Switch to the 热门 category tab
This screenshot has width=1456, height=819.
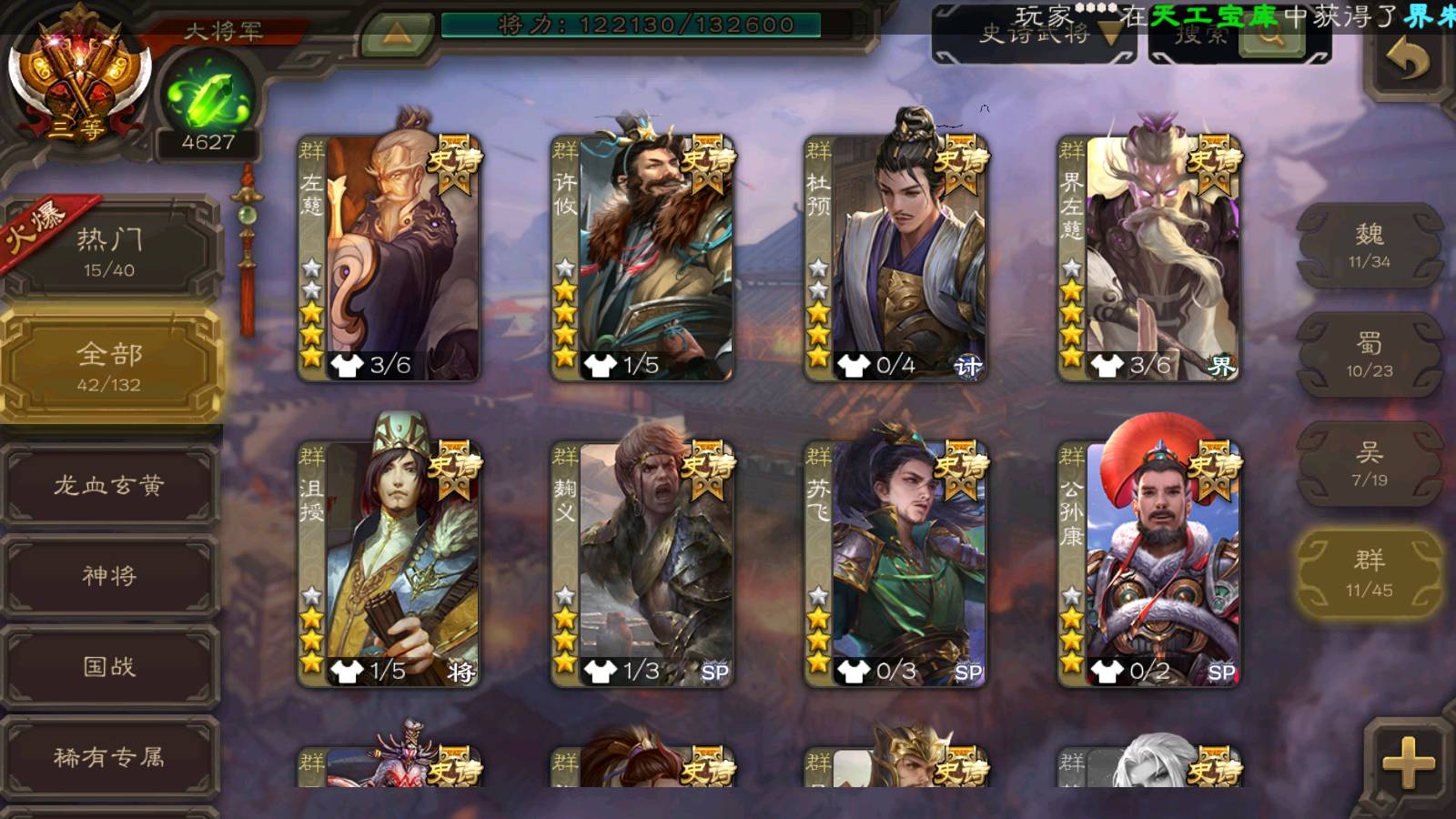(x=109, y=252)
